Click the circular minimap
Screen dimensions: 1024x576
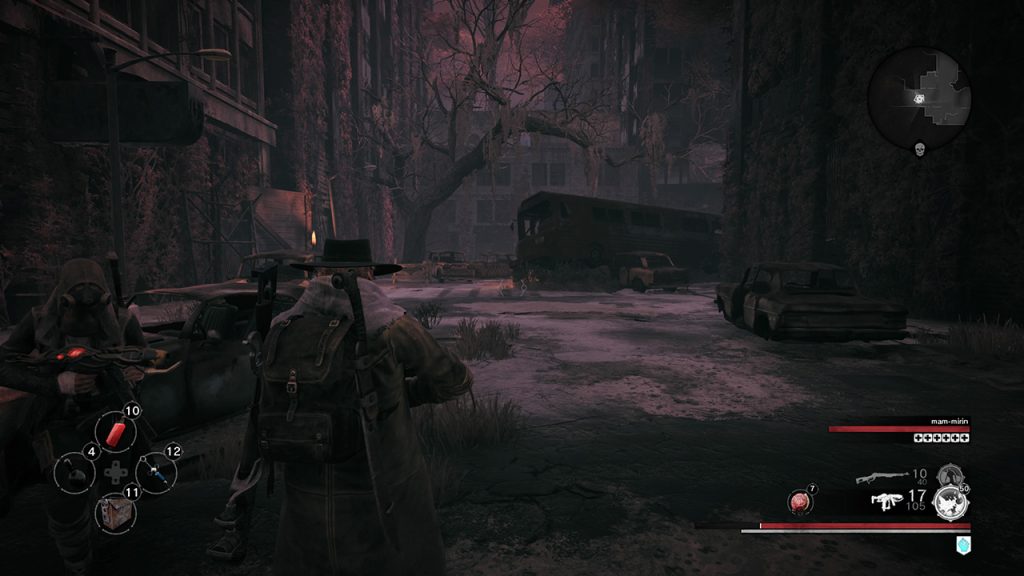coord(919,96)
